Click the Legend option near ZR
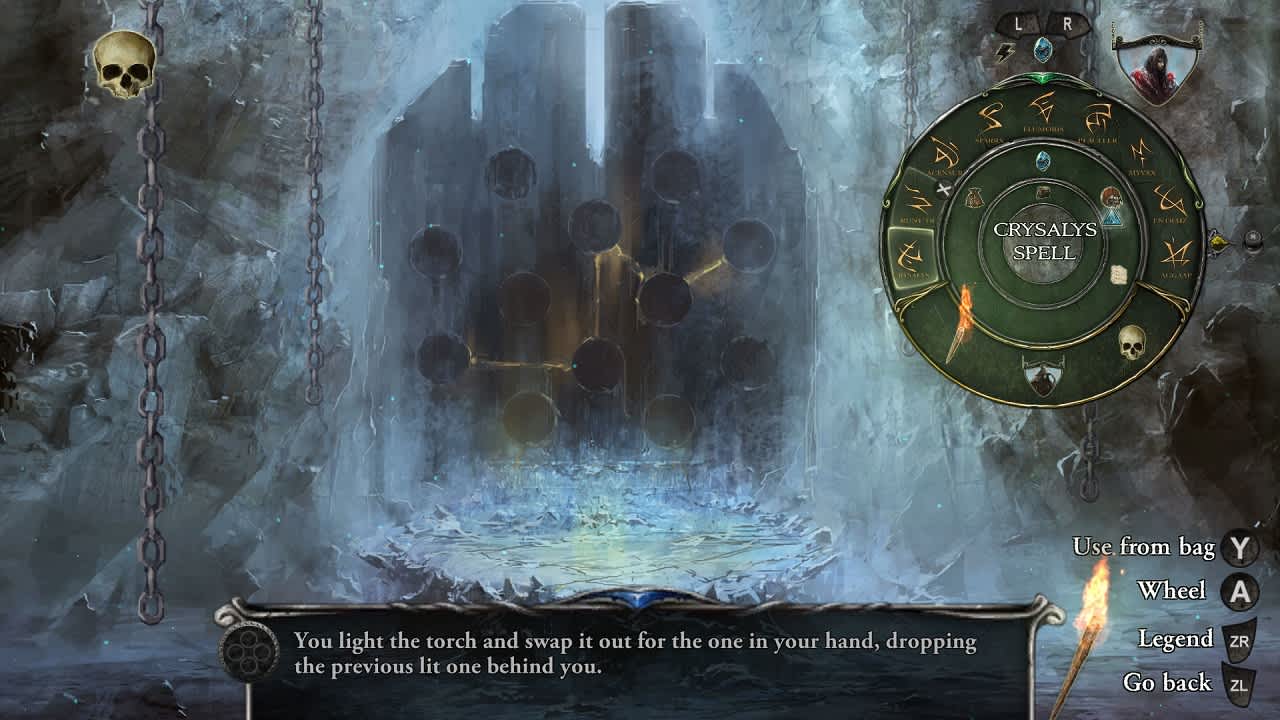Image resolution: width=1280 pixels, height=720 pixels. (1179, 636)
